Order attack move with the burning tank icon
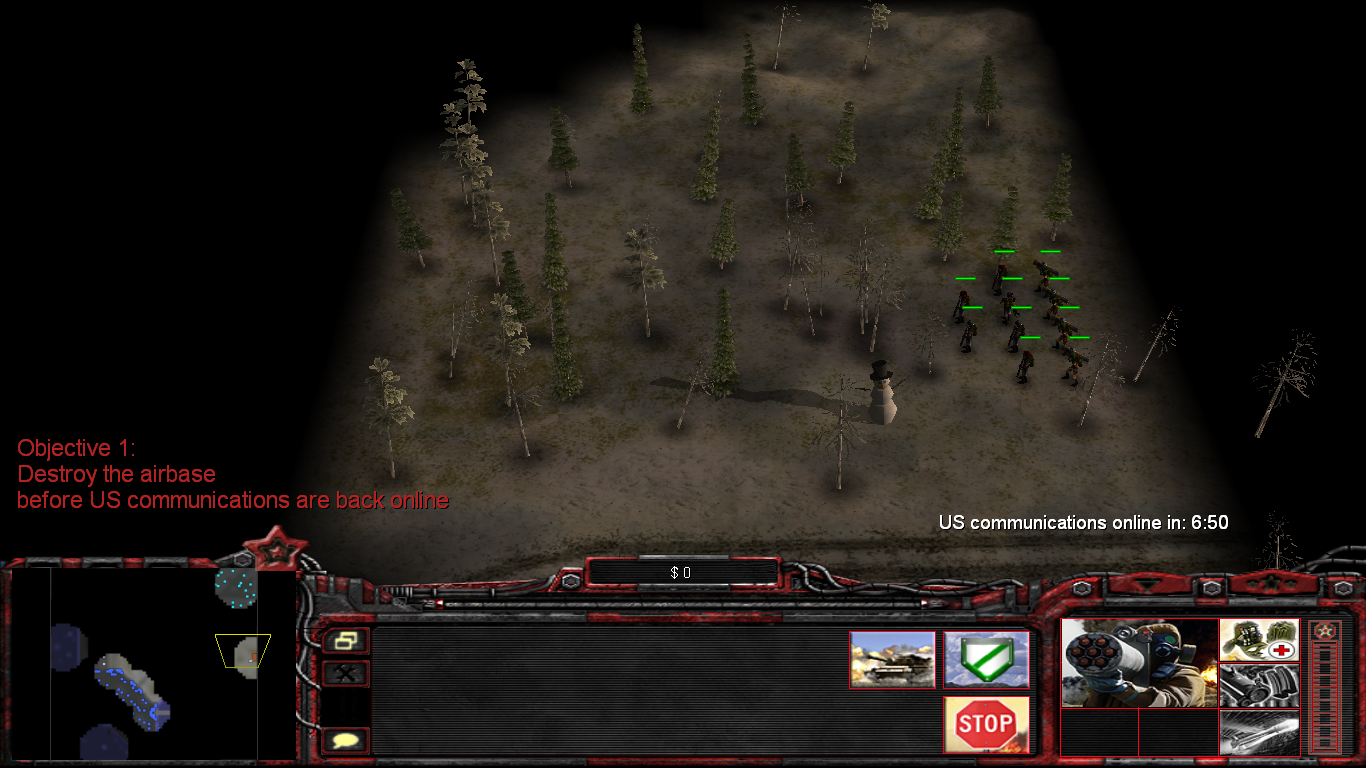Image resolution: width=1366 pixels, height=768 pixels. click(893, 660)
